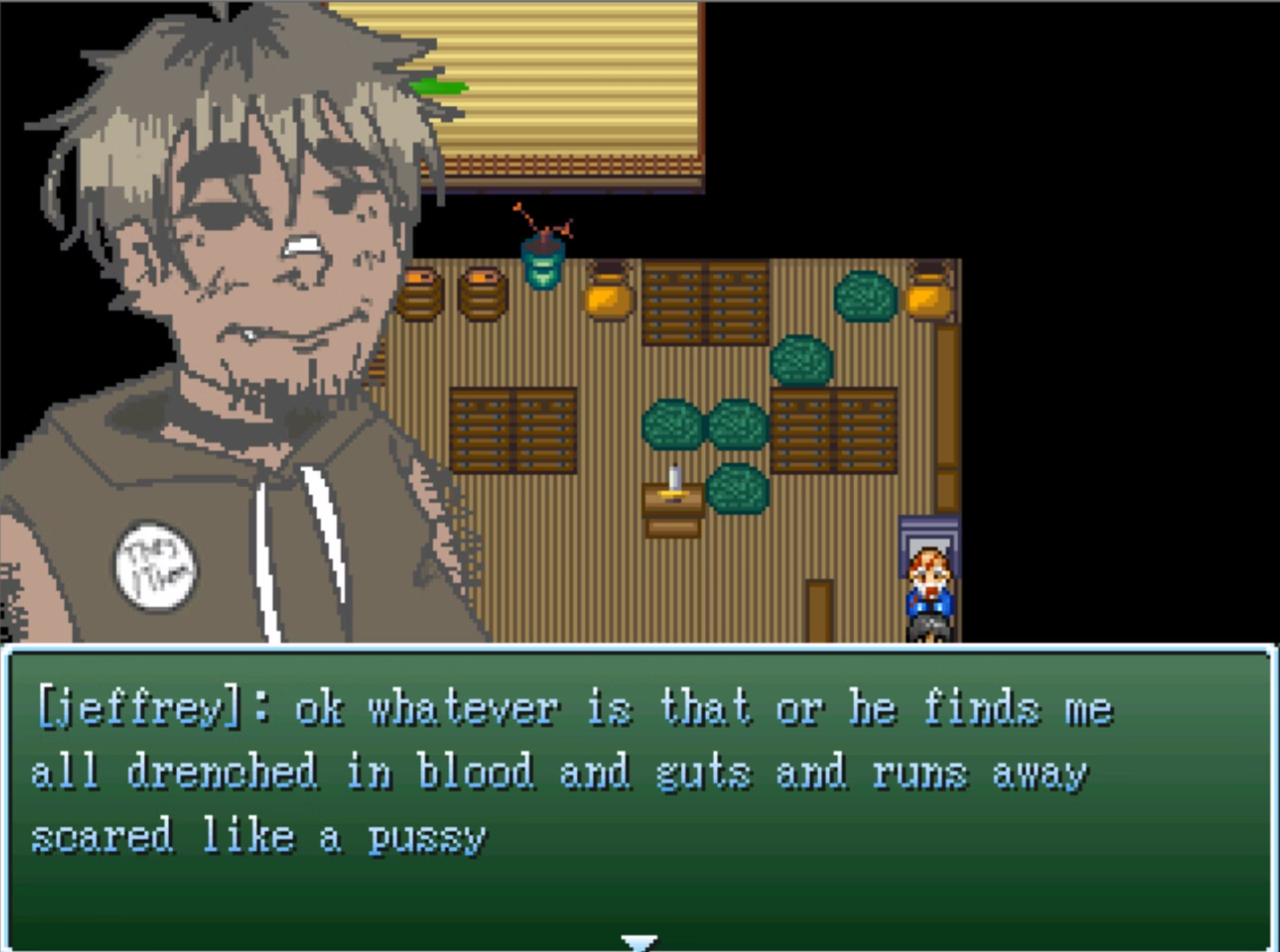Advance Jeffrey's dialogue message box
1280x952 pixels.
click(x=639, y=796)
